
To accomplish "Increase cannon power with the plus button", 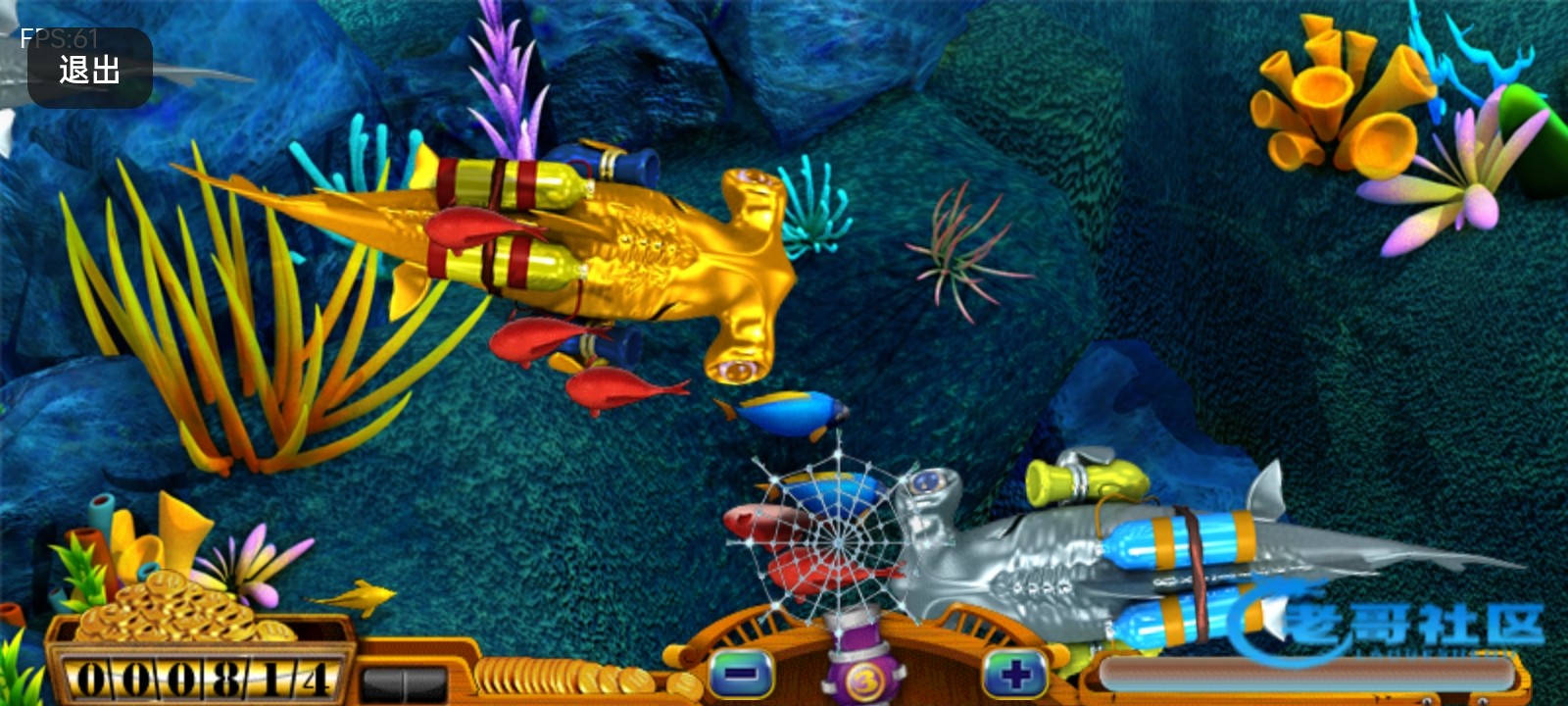I will click(1014, 676).
